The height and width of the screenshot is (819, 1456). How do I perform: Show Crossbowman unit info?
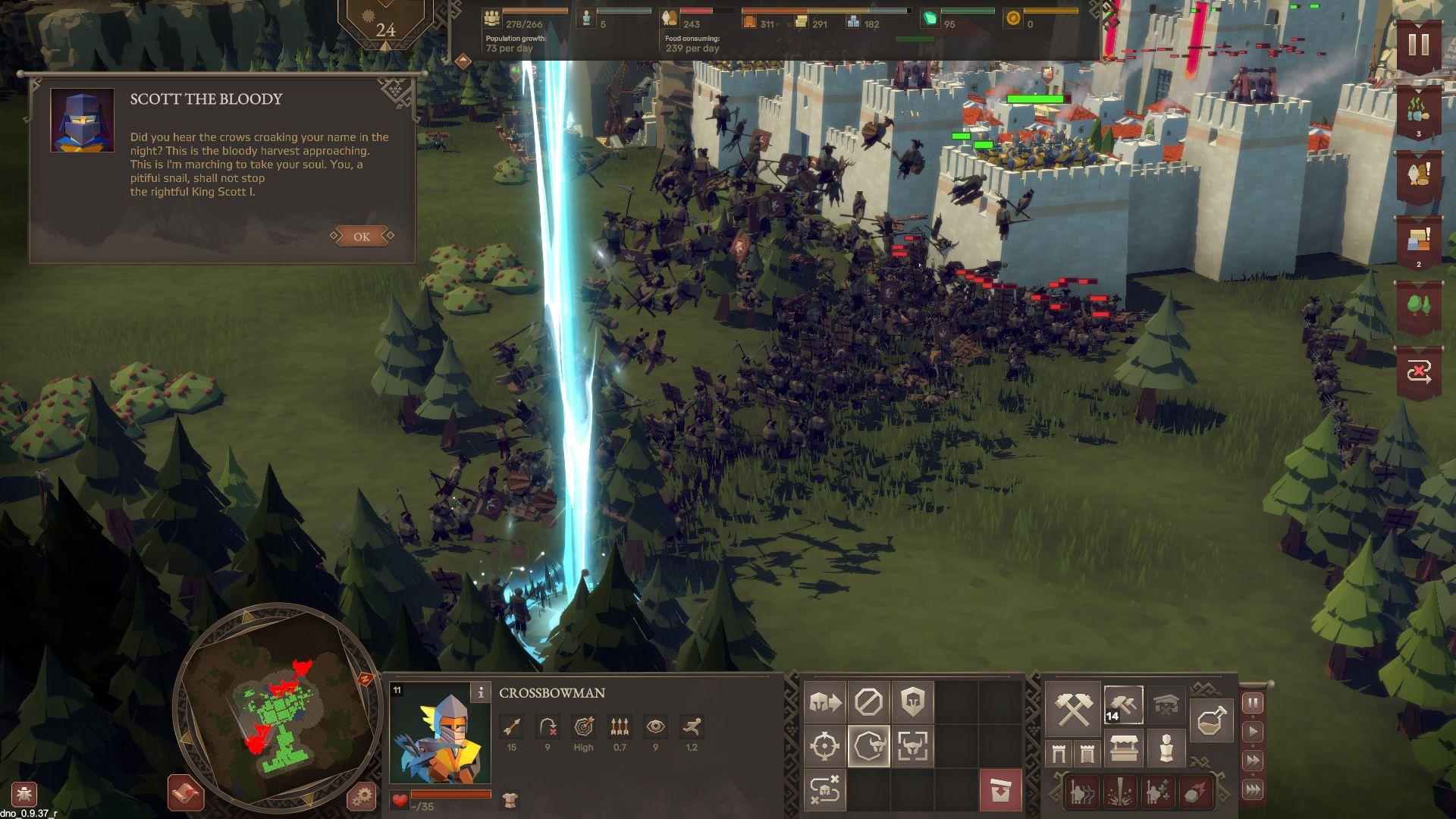(480, 692)
